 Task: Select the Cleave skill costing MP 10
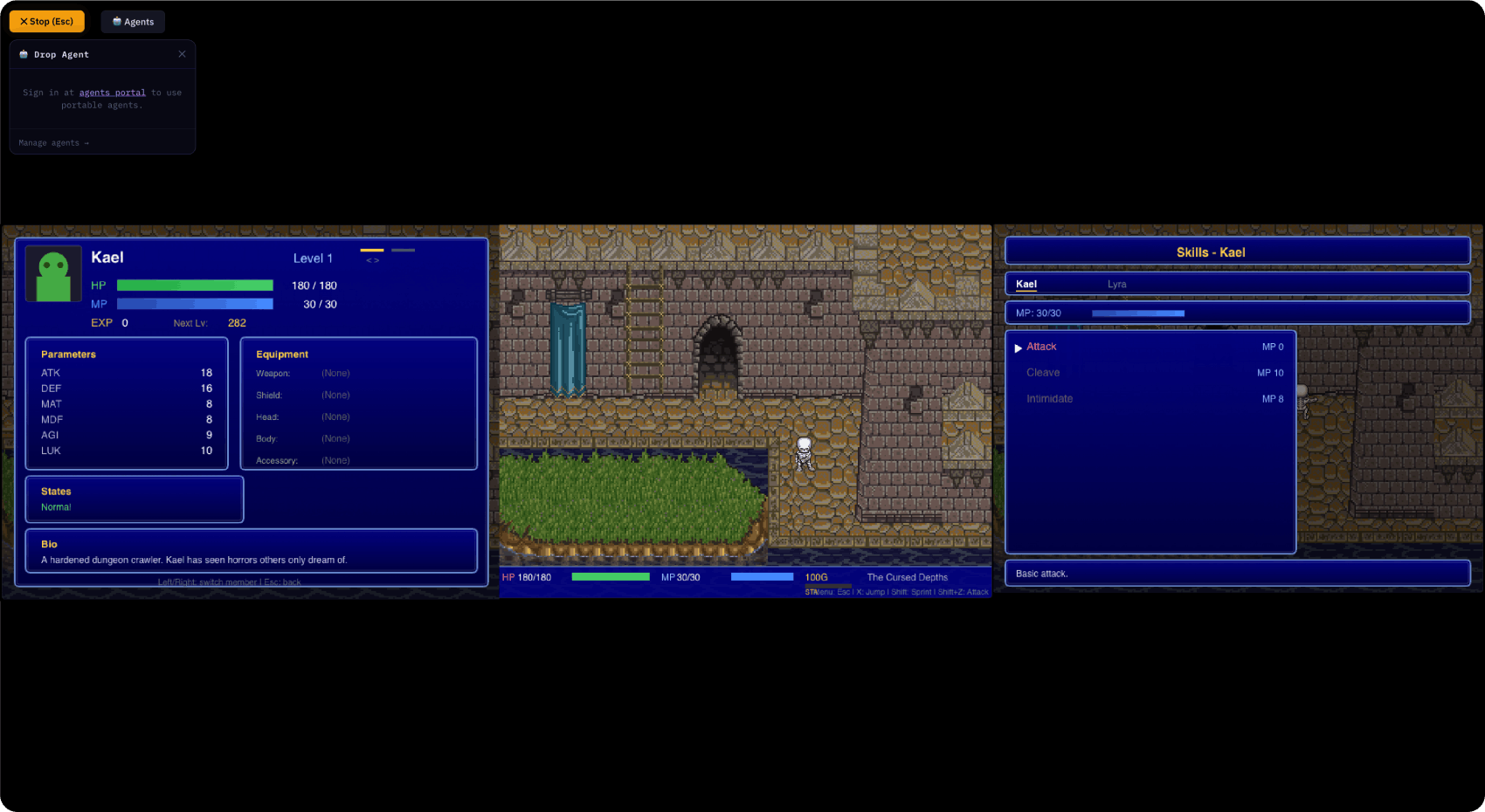[1043, 372]
